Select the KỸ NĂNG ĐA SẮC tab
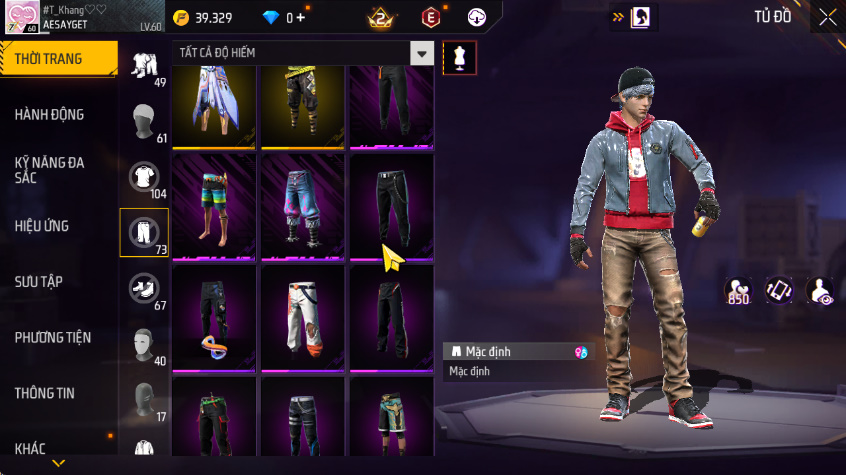Screen dimensions: 846x475 pos(49,169)
